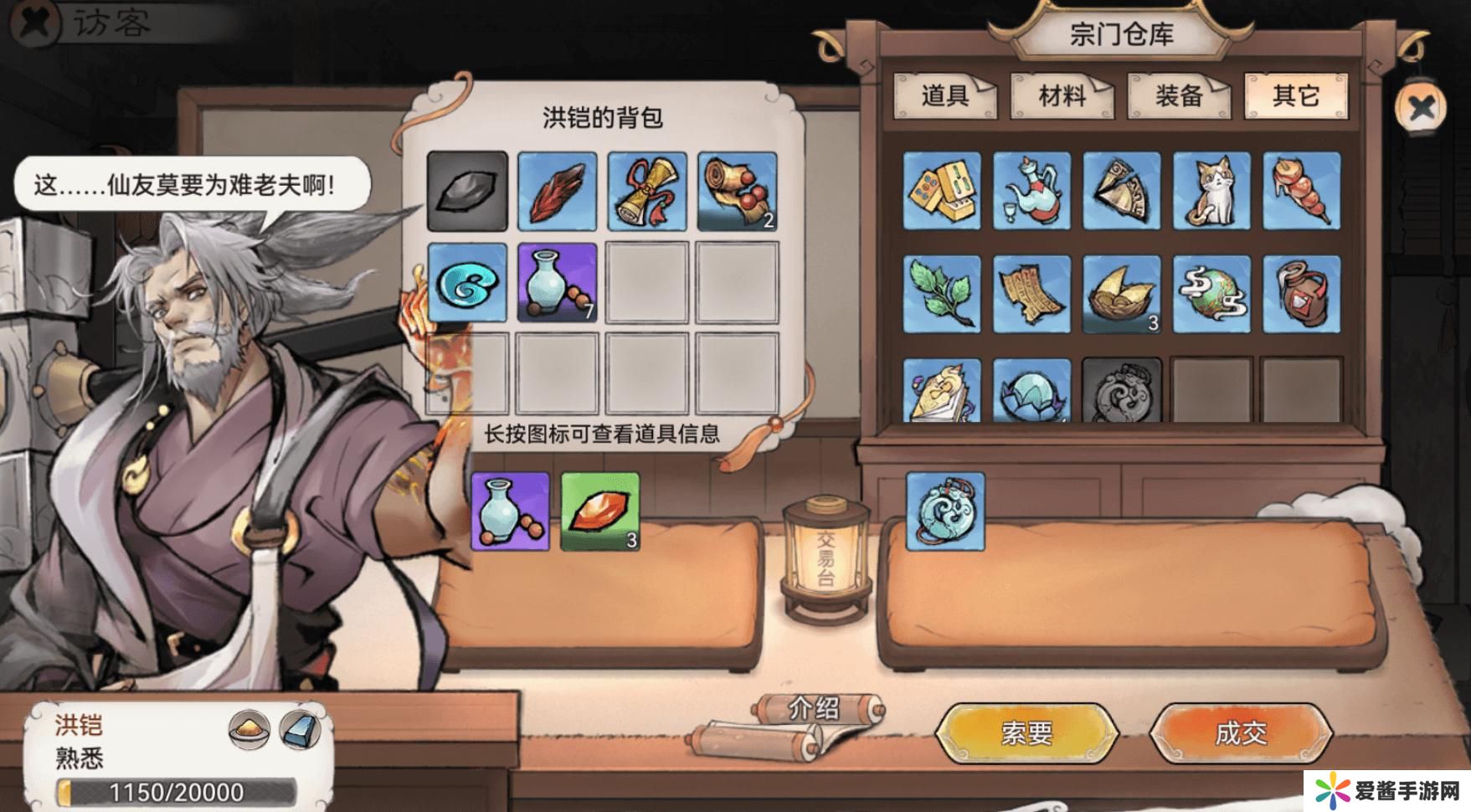Open the 介绍 introduction scroll
1471x812 pixels.
click(x=814, y=710)
